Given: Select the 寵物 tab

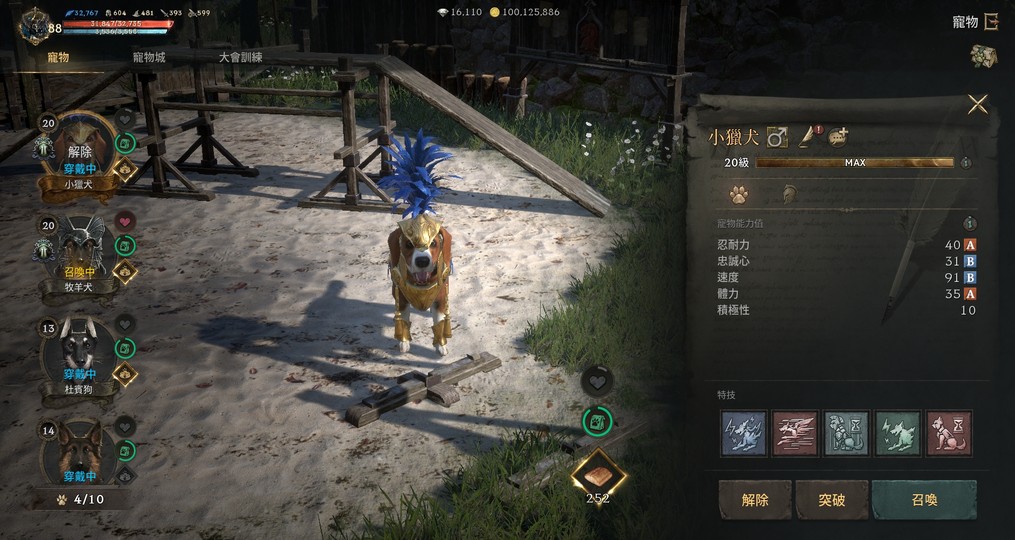Looking at the screenshot, I should 58,57.
